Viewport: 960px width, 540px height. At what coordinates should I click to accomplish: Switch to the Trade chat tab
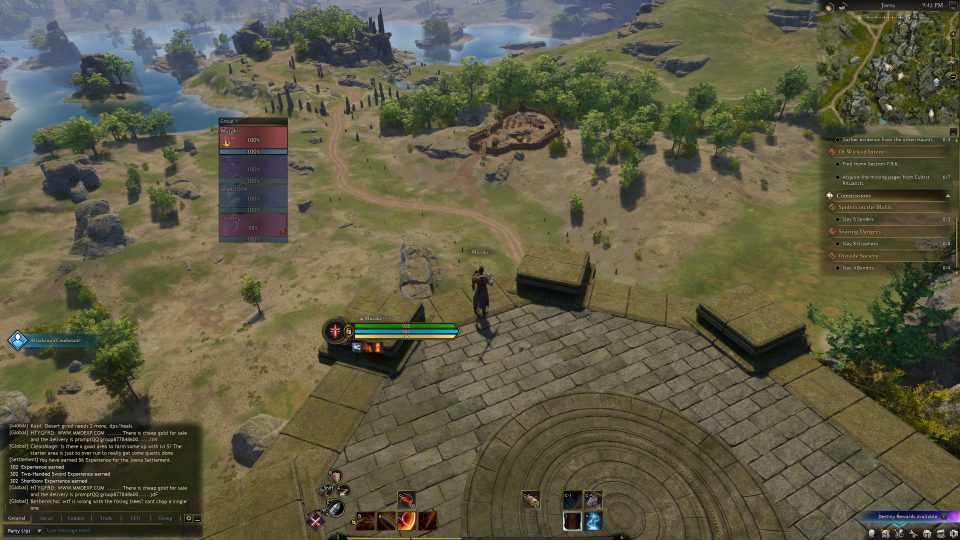(105, 518)
